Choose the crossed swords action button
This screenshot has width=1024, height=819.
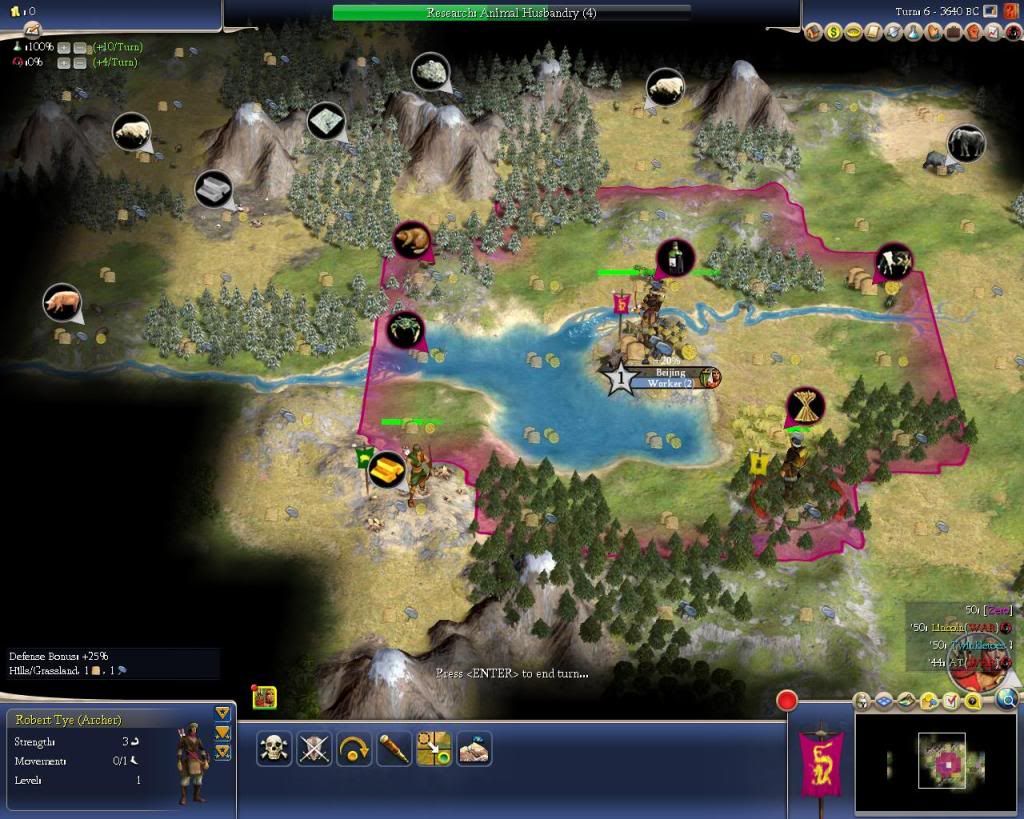tap(314, 748)
